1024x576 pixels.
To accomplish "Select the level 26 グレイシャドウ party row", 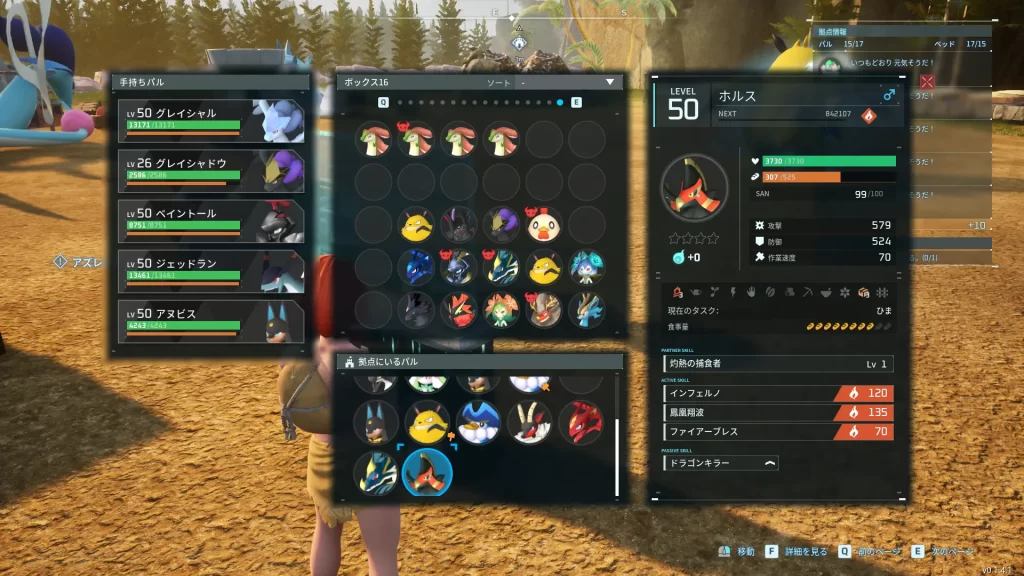I will [210, 169].
